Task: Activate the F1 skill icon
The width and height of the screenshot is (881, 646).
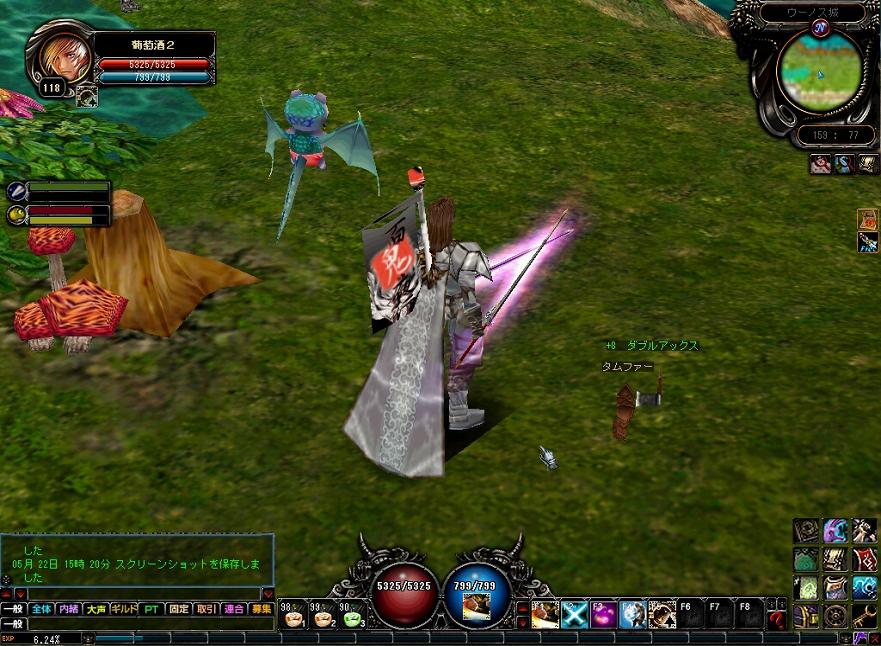Action: (545, 614)
